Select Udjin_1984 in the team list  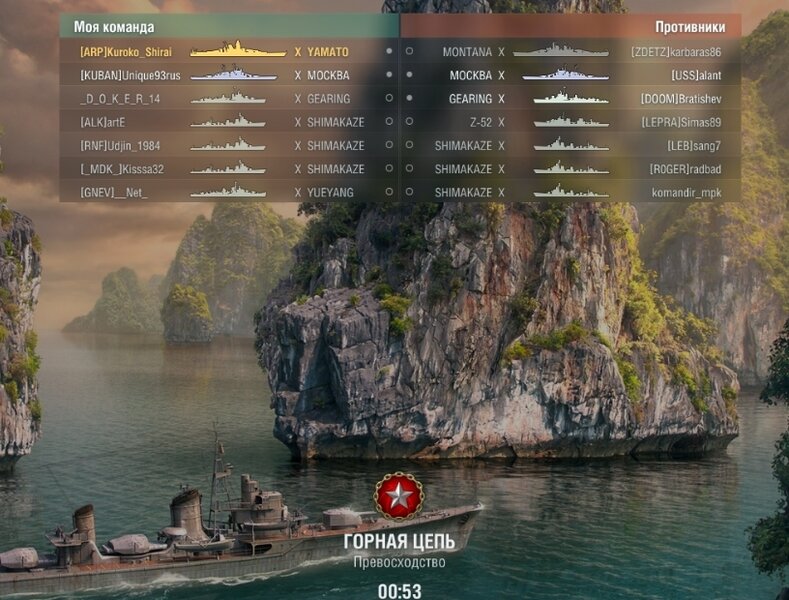[x=228, y=145]
